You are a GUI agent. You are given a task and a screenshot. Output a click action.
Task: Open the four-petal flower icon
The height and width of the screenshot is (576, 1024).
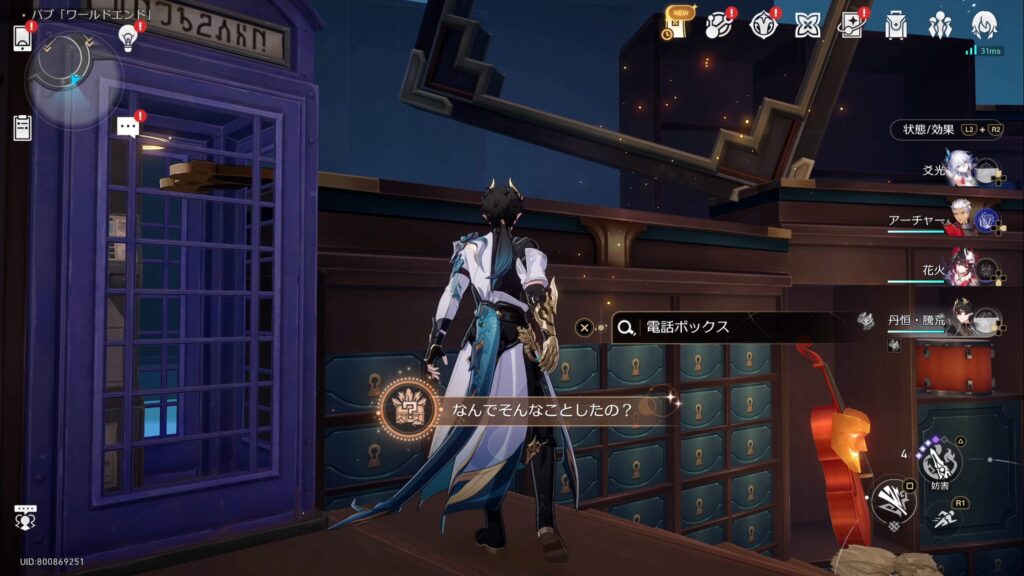click(807, 26)
